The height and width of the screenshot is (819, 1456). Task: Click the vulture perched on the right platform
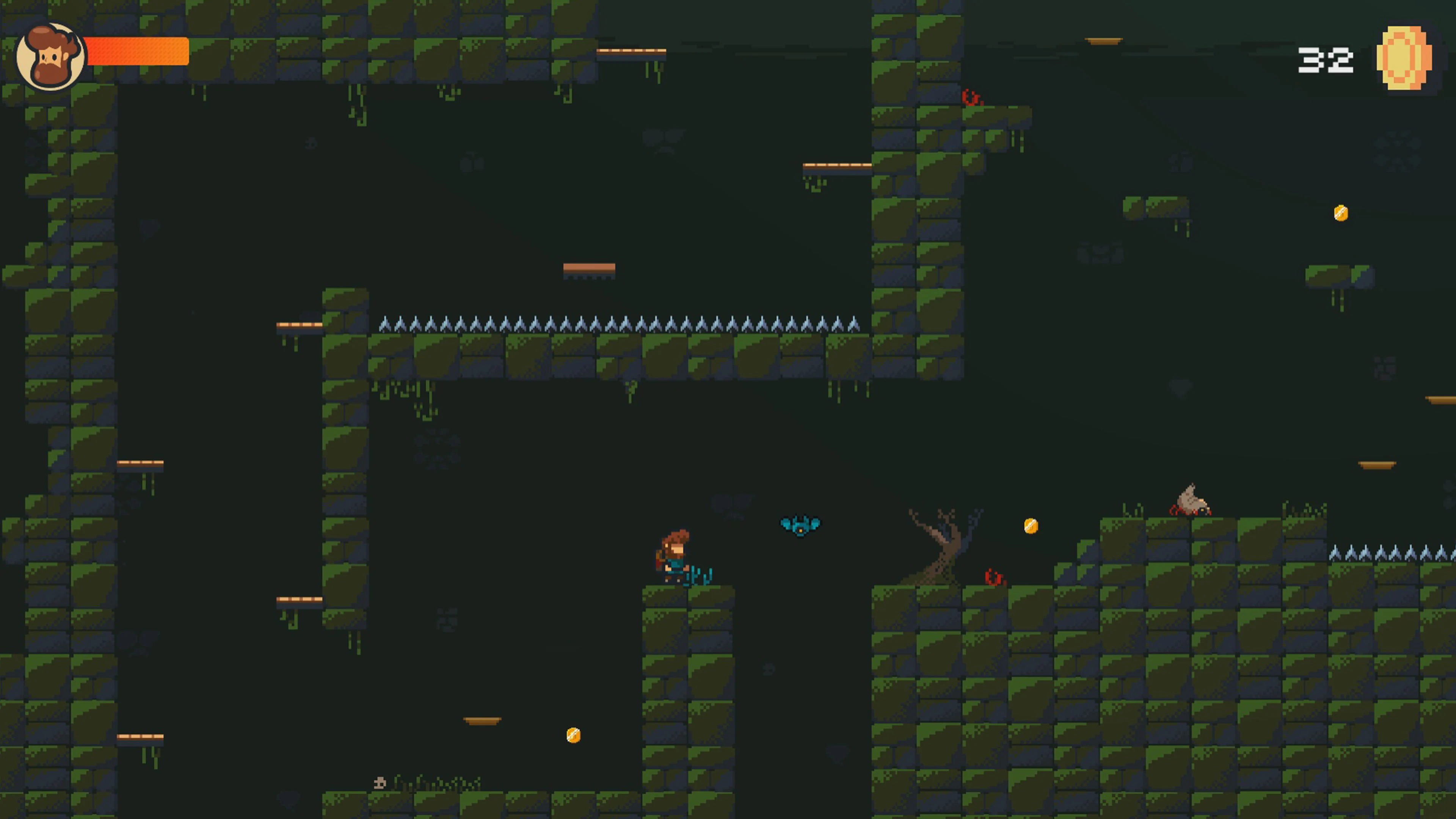[x=1192, y=497]
